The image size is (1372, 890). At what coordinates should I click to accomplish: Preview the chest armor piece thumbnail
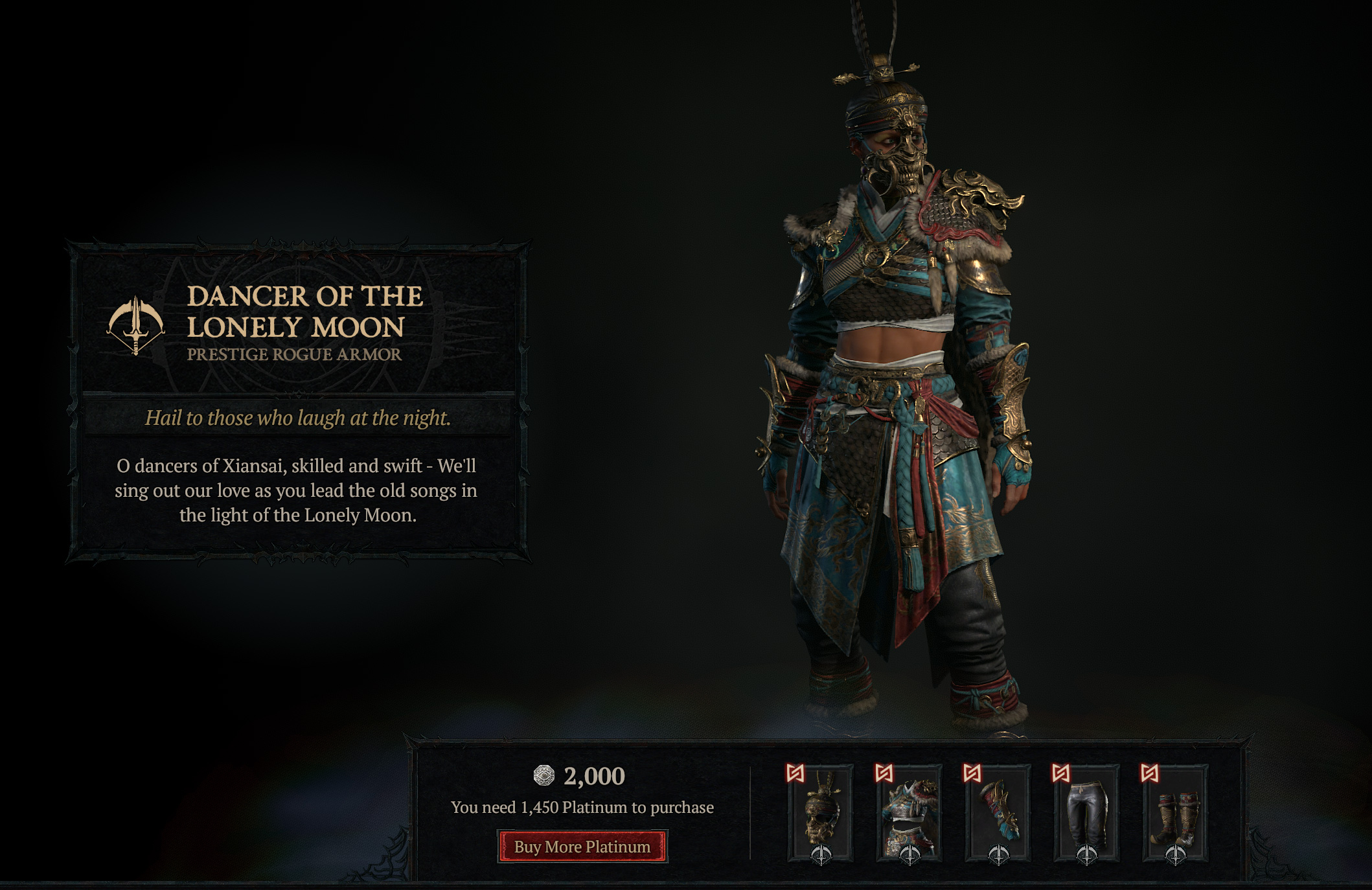point(909,814)
